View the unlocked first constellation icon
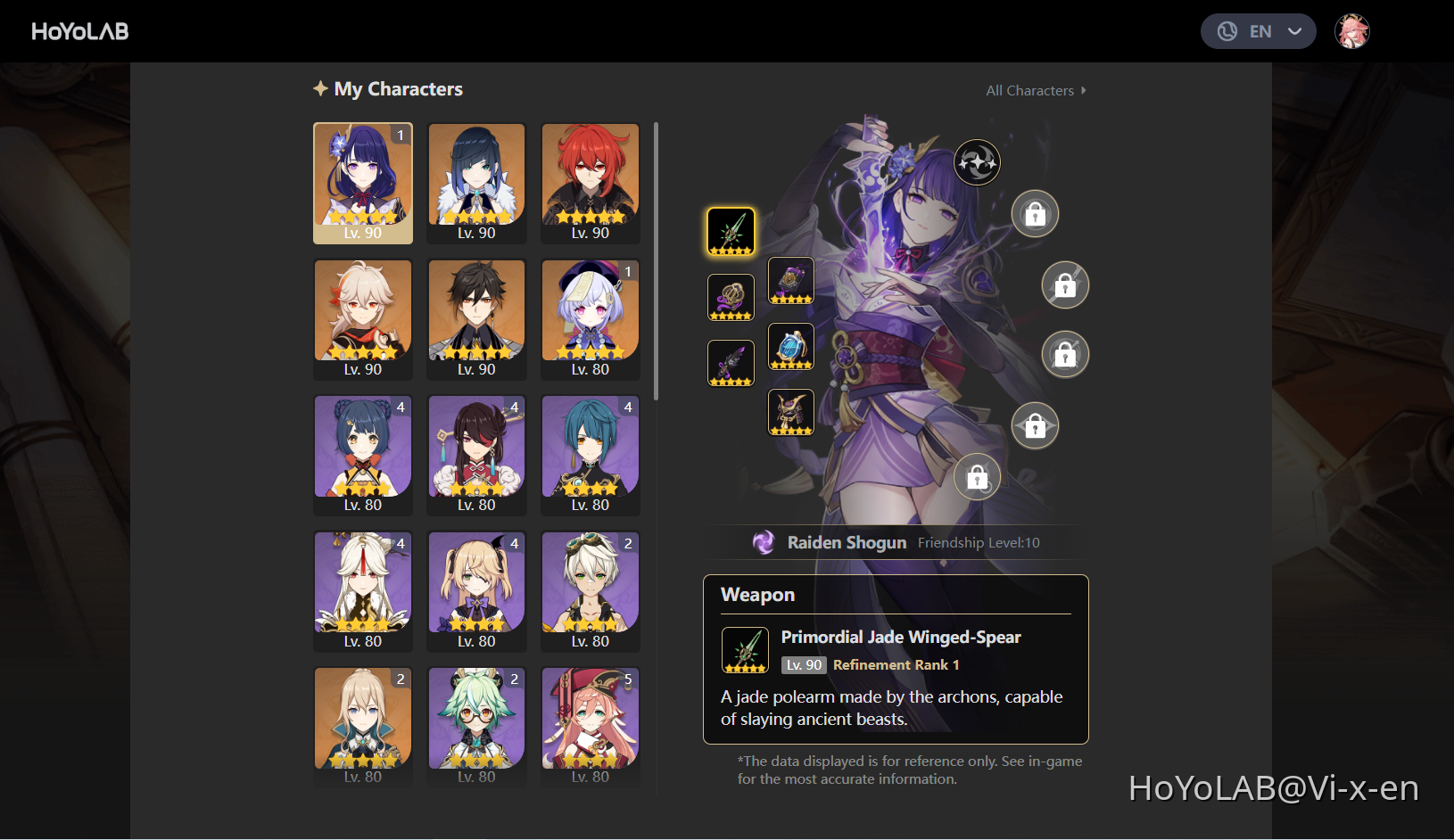 (x=977, y=162)
